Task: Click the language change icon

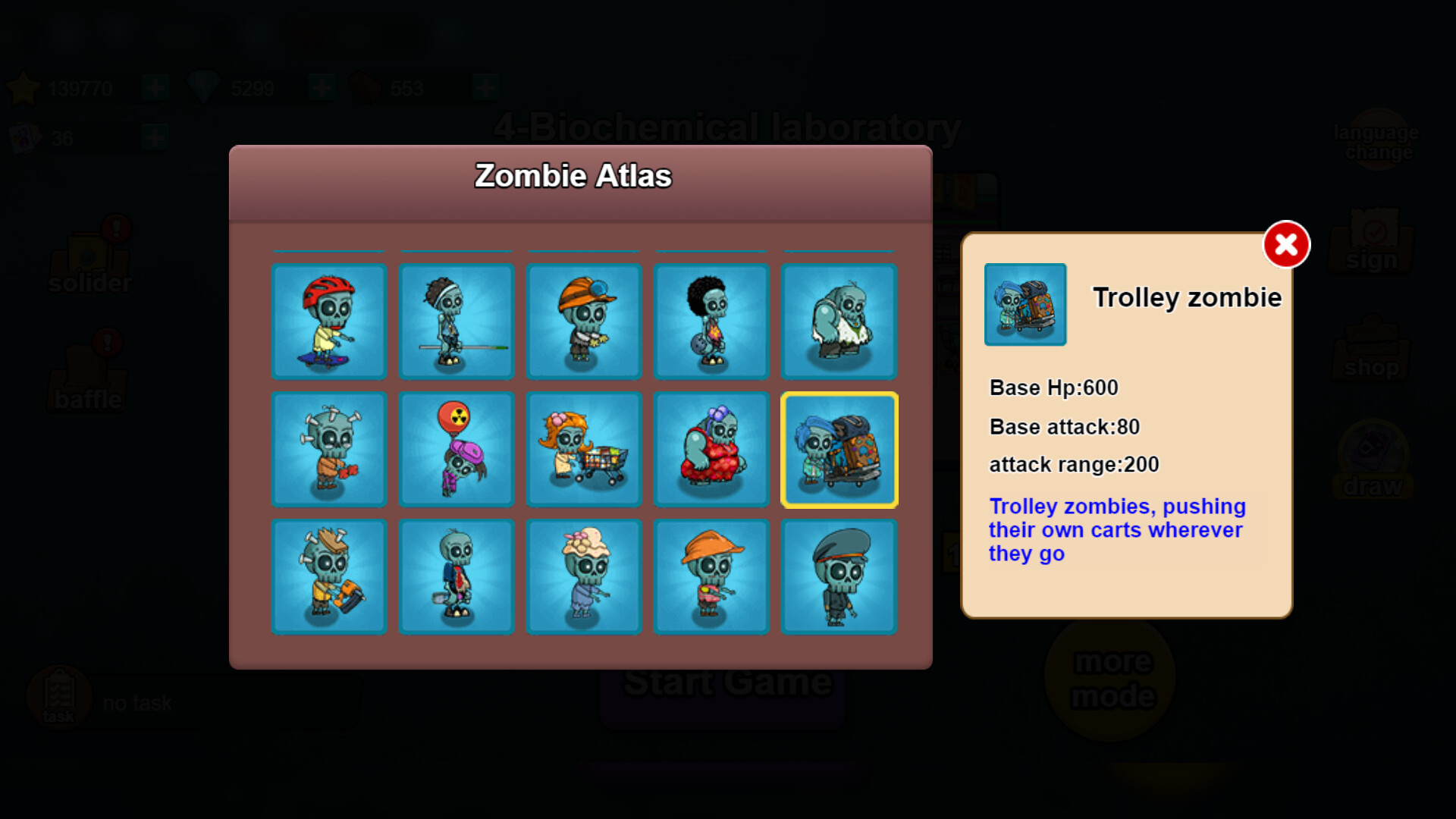Action: tap(1376, 140)
